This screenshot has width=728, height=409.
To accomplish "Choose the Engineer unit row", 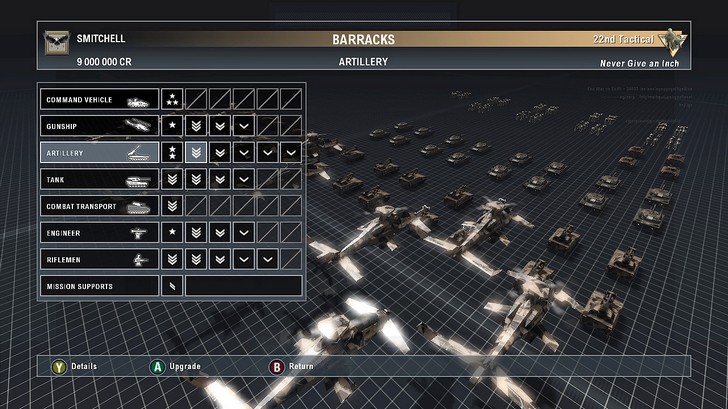I will point(99,233).
